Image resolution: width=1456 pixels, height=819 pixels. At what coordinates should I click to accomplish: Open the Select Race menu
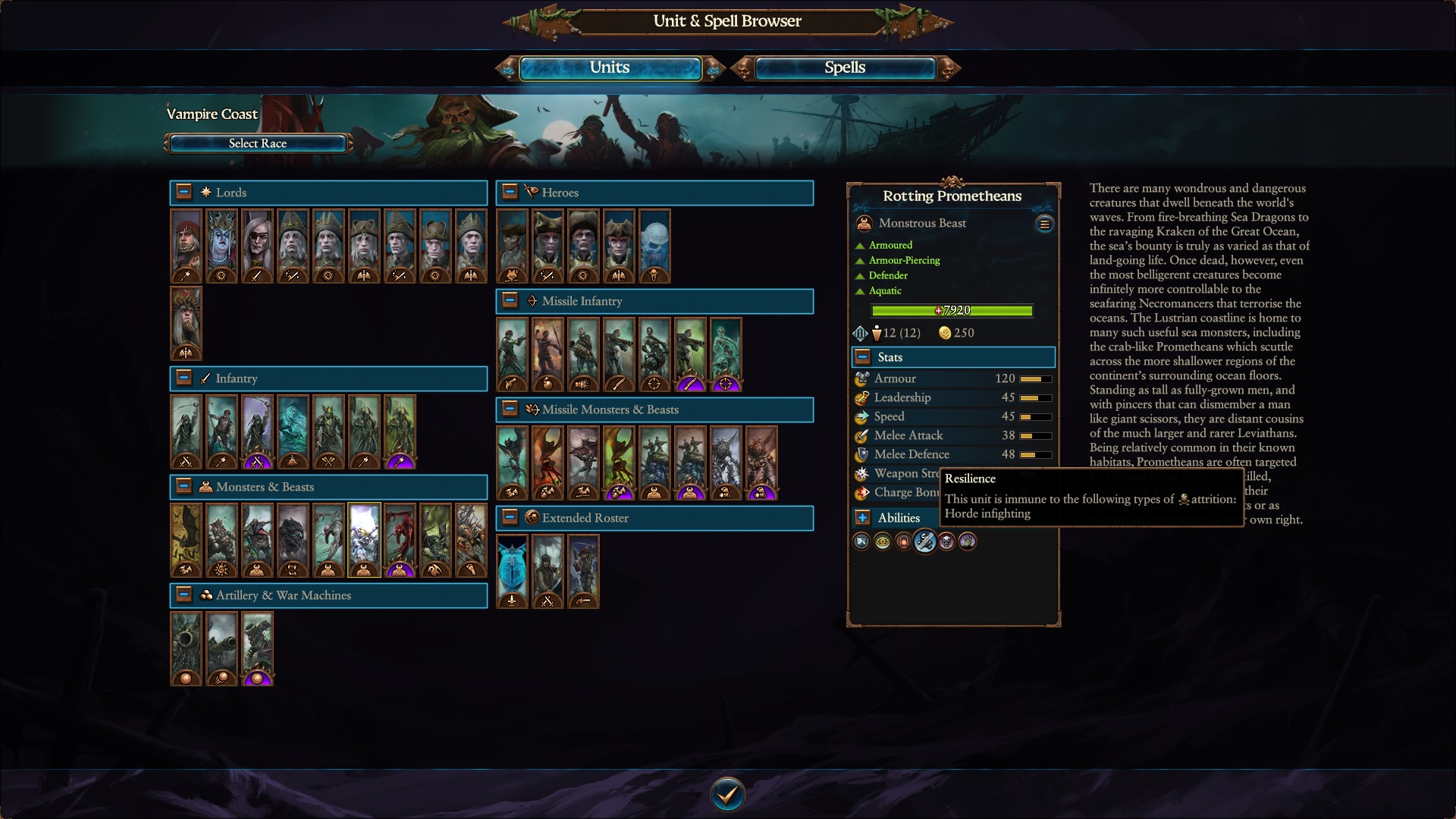point(257,143)
